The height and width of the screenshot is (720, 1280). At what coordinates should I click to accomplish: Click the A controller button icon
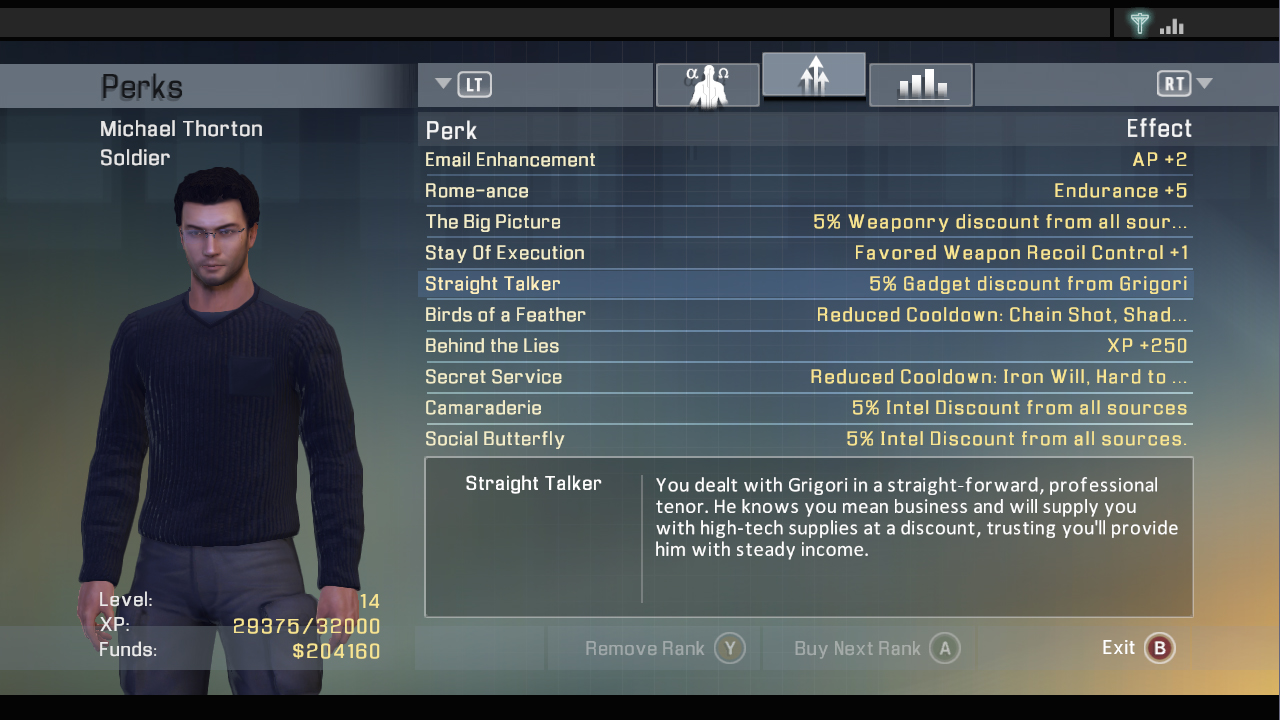click(944, 648)
